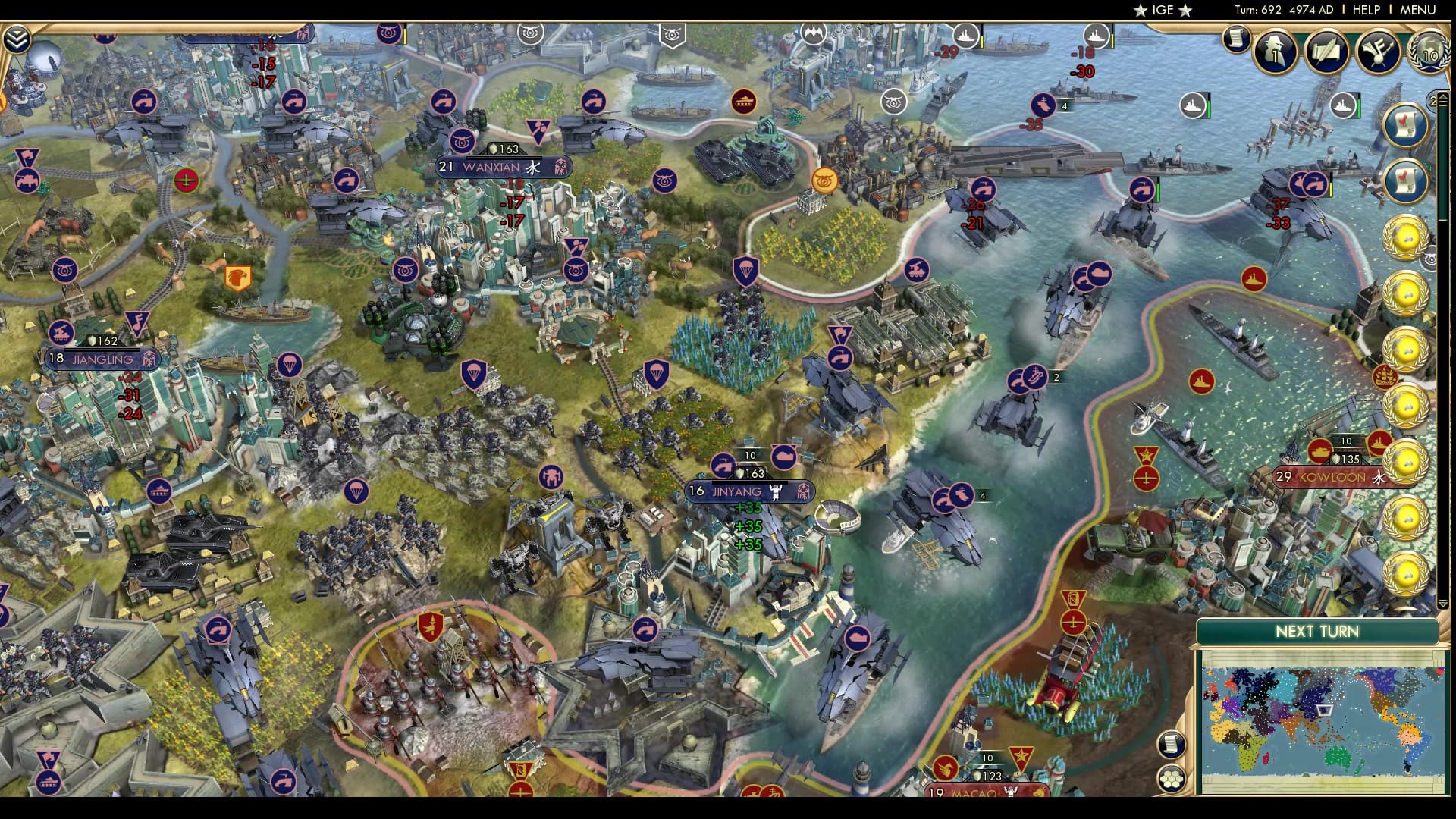Open the quill-and-scroll overview icon

point(1326,52)
